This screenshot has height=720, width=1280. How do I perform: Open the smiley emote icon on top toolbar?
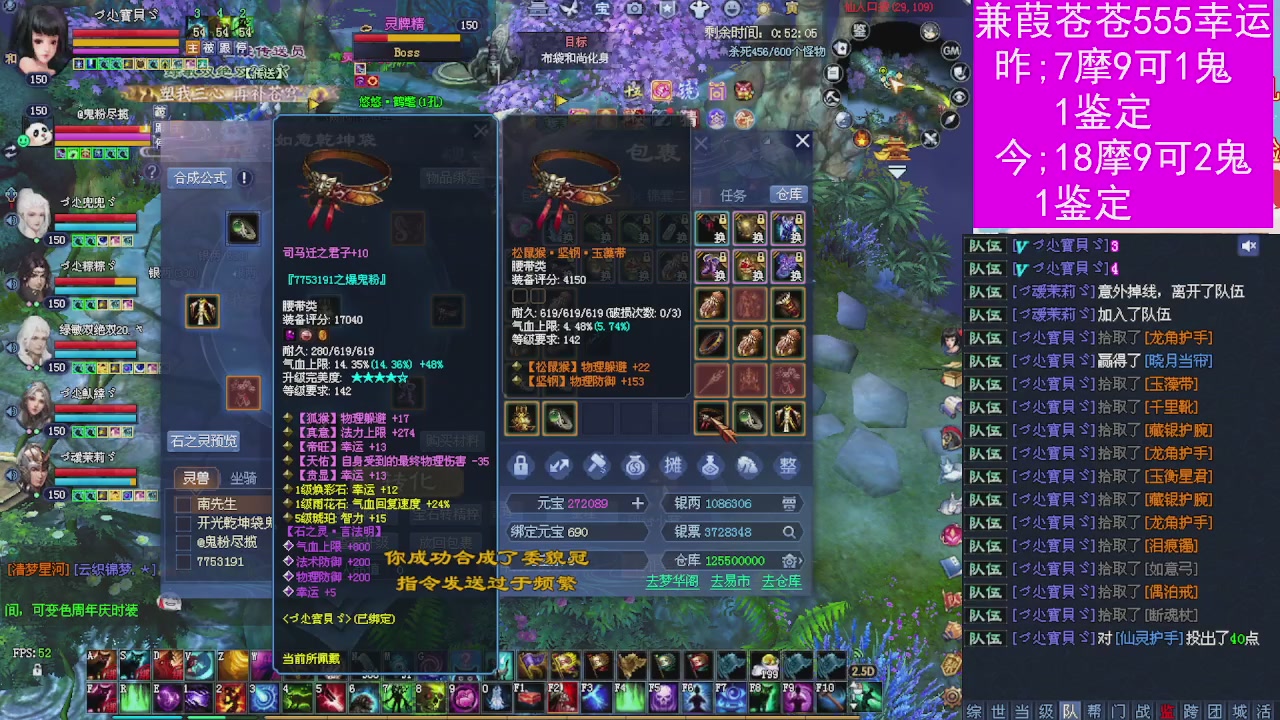pyautogui.click(x=733, y=9)
